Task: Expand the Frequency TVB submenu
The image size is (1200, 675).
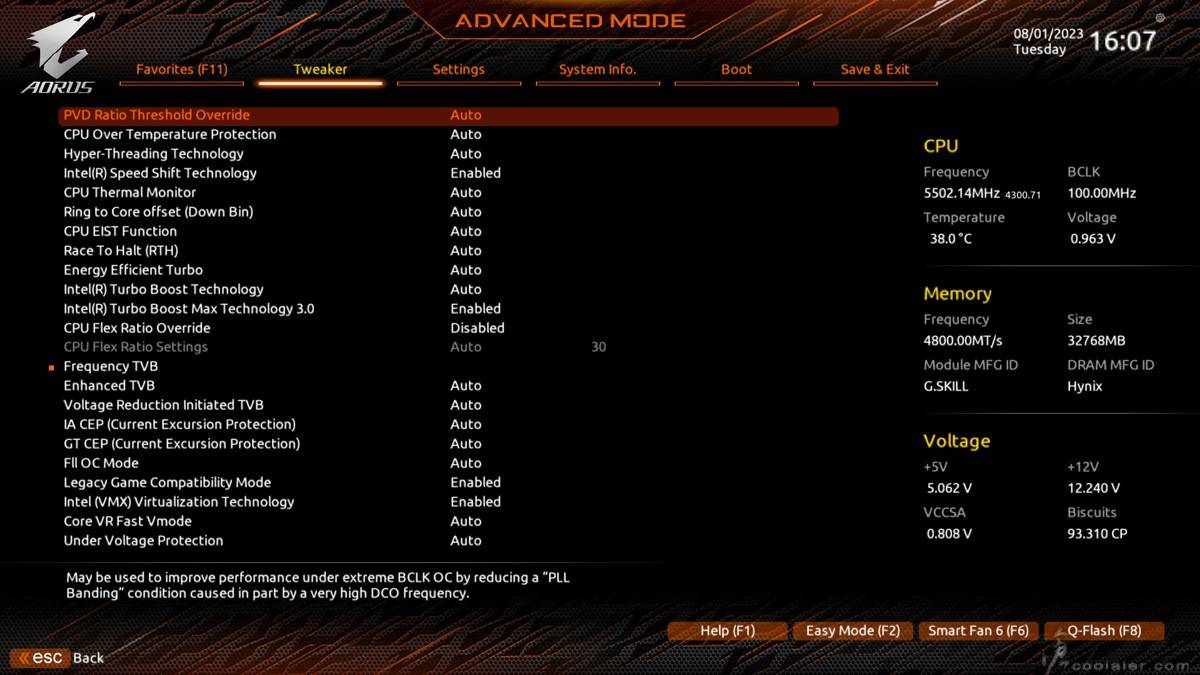Action: [111, 366]
